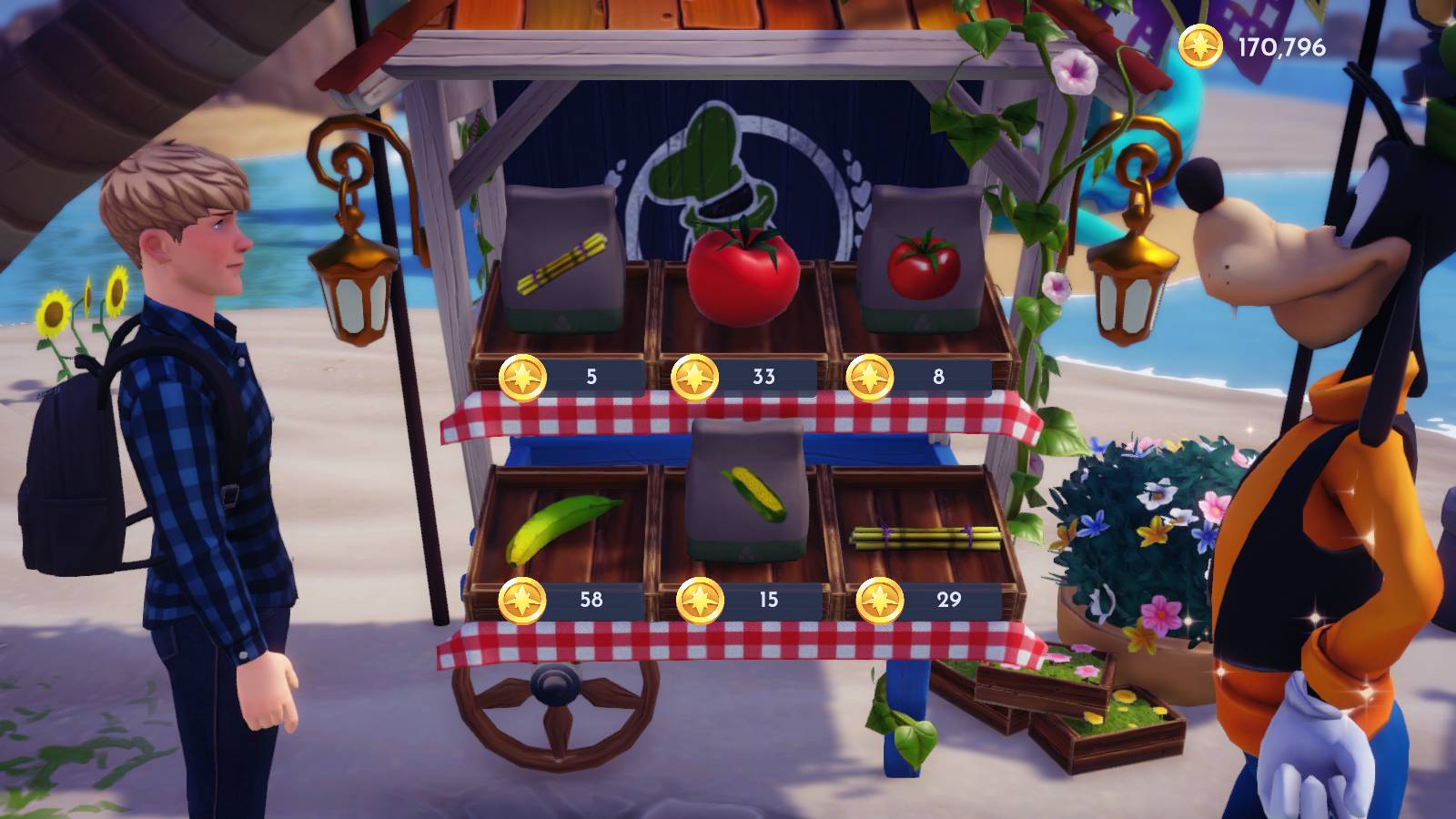Select the corn seeds bag
This screenshot has height=819, width=1456.
pyautogui.click(x=746, y=491)
